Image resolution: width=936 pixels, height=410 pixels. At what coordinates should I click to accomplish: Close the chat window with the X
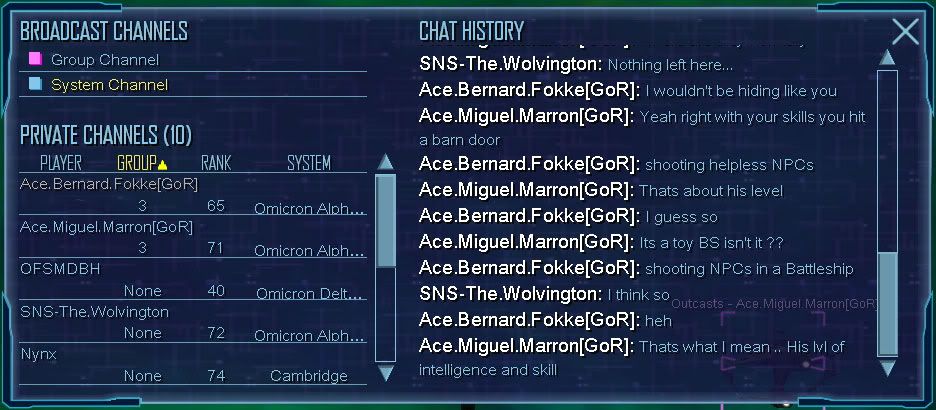(x=904, y=32)
